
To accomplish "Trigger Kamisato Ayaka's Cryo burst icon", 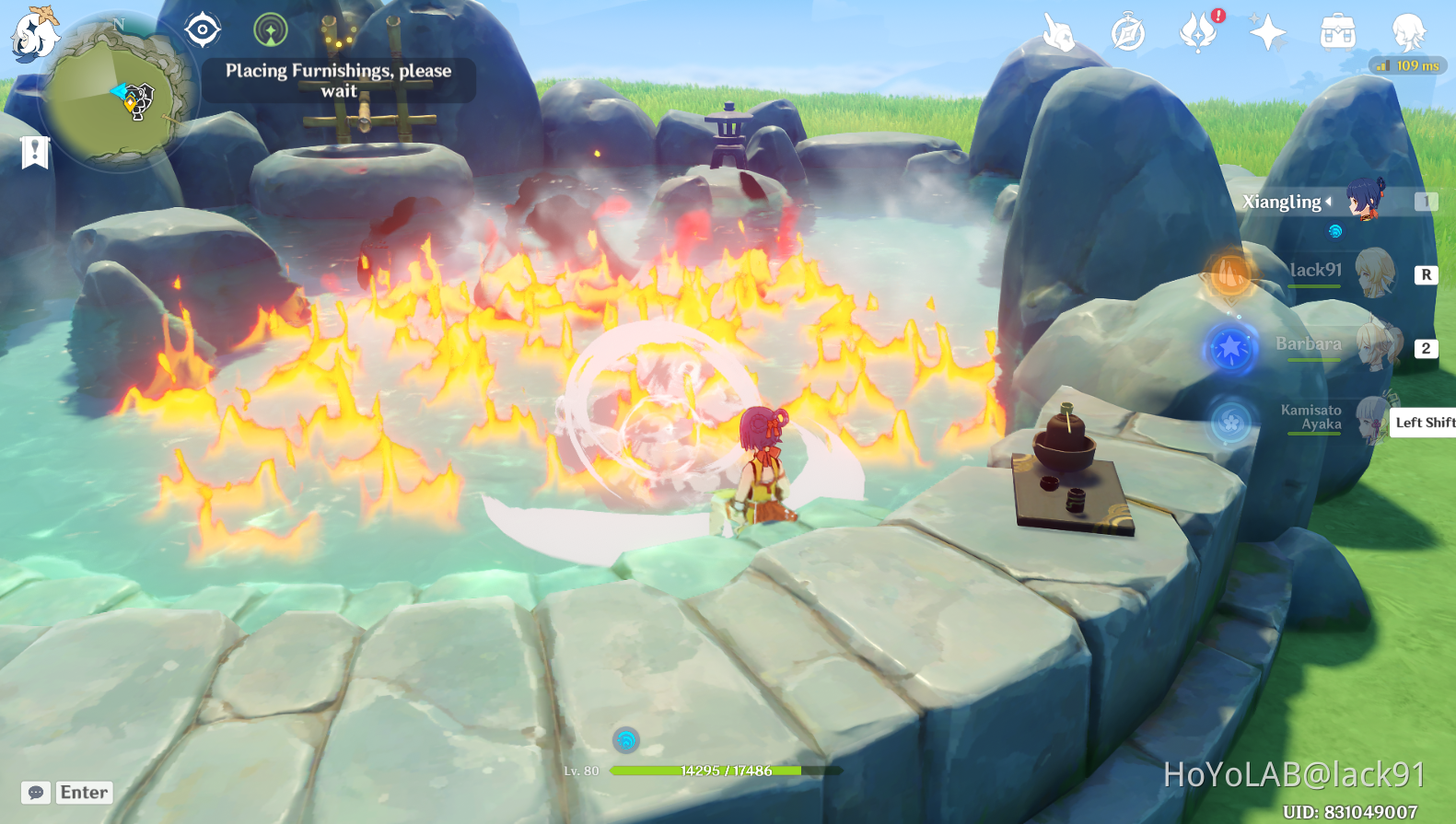I will coord(1230,423).
